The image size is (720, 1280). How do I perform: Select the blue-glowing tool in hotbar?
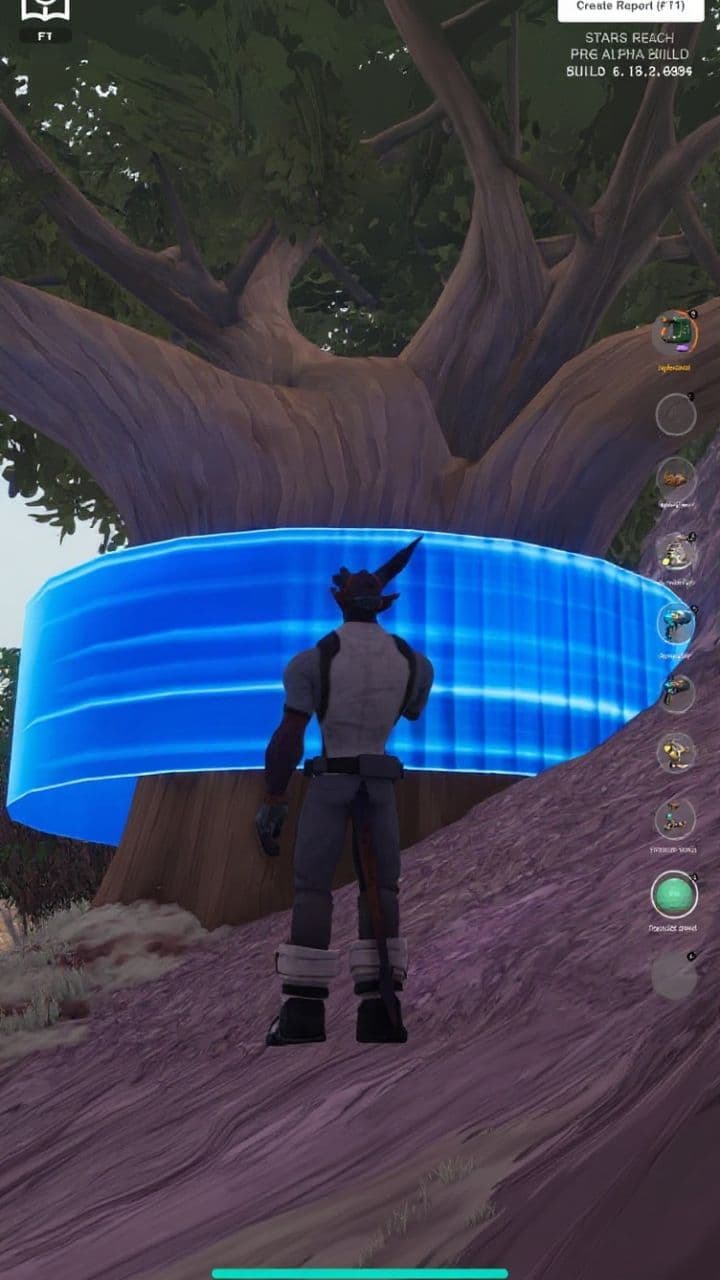[675, 623]
